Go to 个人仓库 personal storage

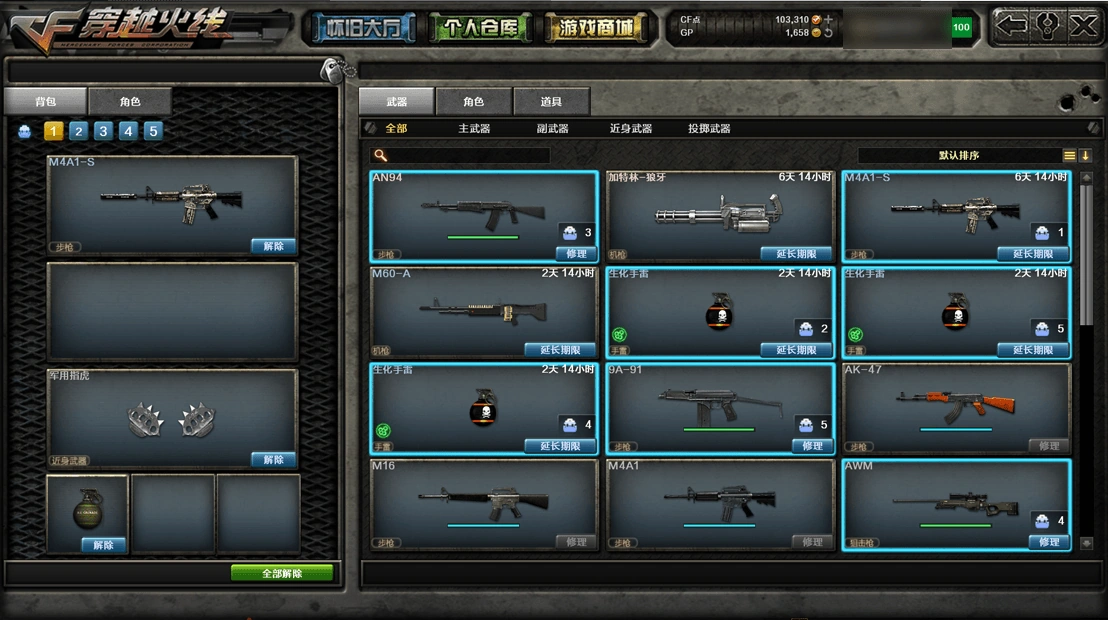480,28
